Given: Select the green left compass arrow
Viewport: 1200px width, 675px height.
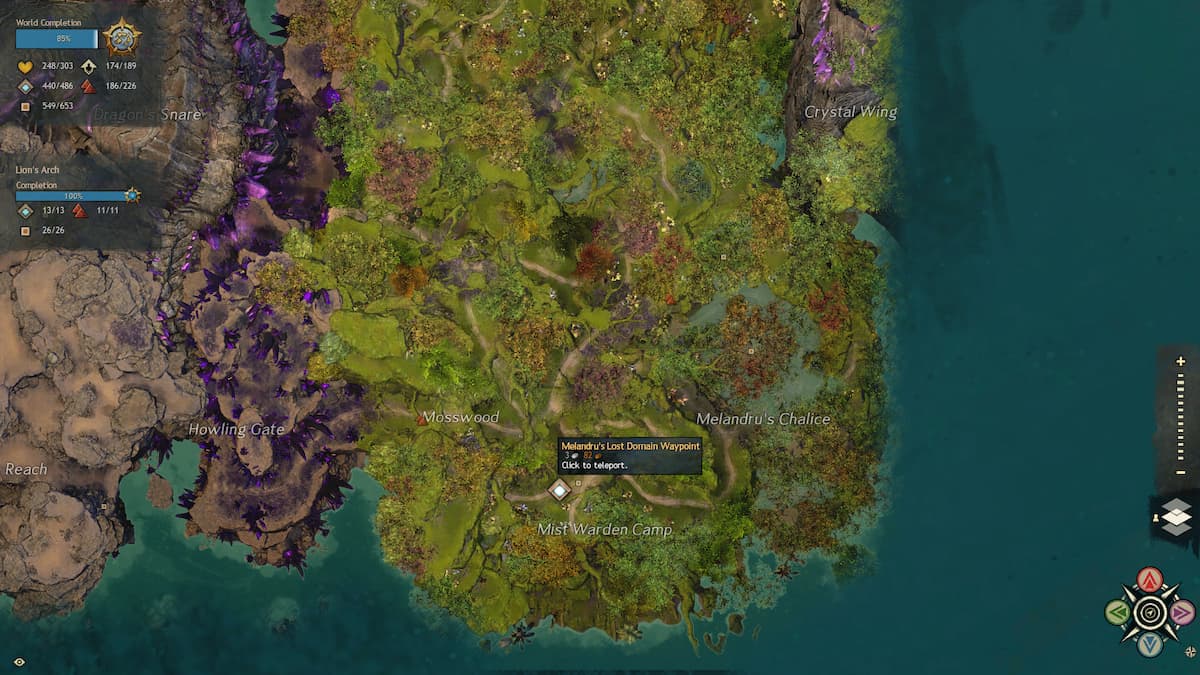Looking at the screenshot, I should pos(1118,612).
